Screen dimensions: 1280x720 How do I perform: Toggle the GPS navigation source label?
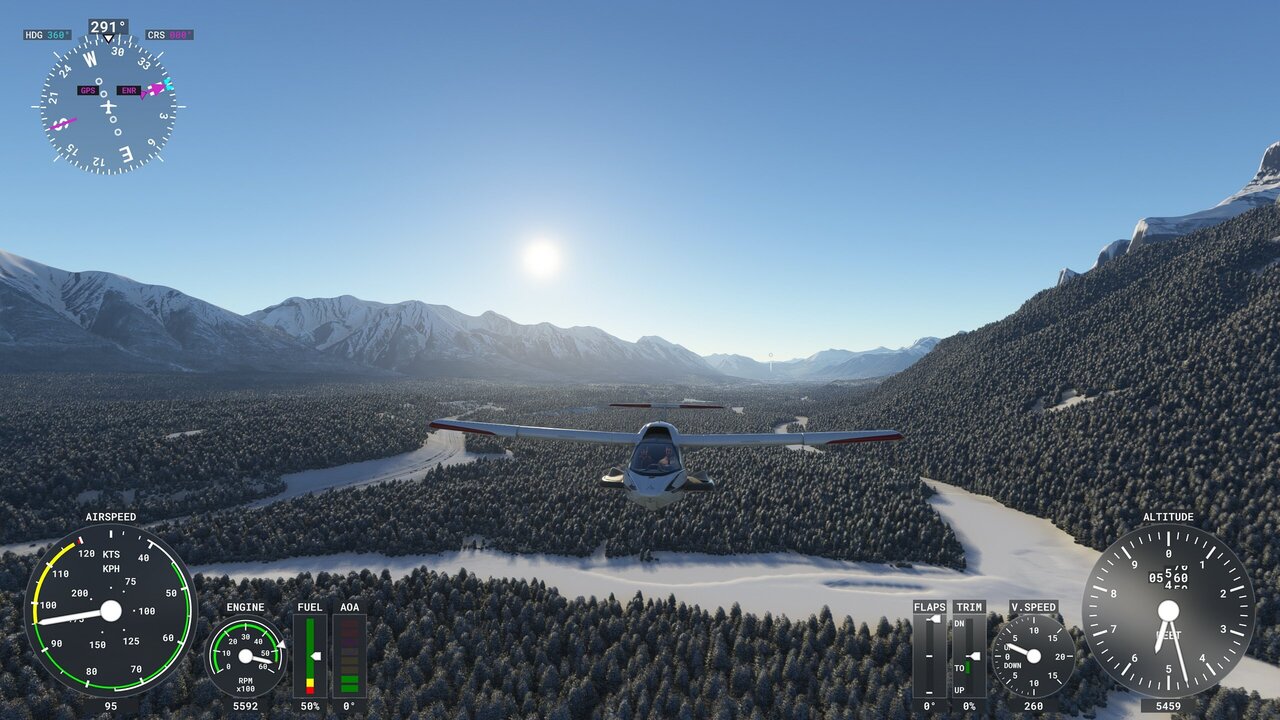(x=90, y=90)
